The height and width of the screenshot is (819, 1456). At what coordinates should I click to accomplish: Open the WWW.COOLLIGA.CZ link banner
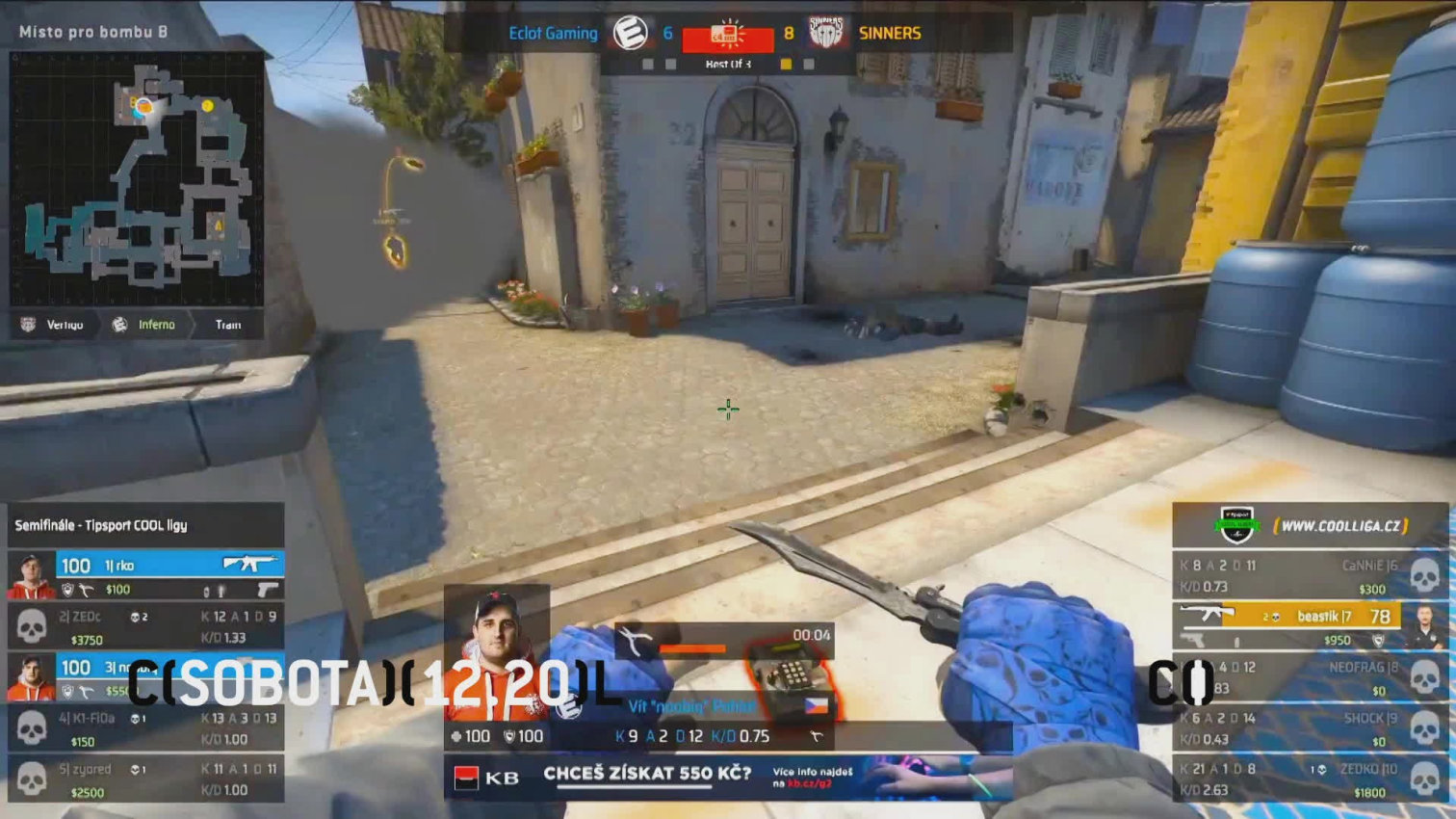point(1340,526)
